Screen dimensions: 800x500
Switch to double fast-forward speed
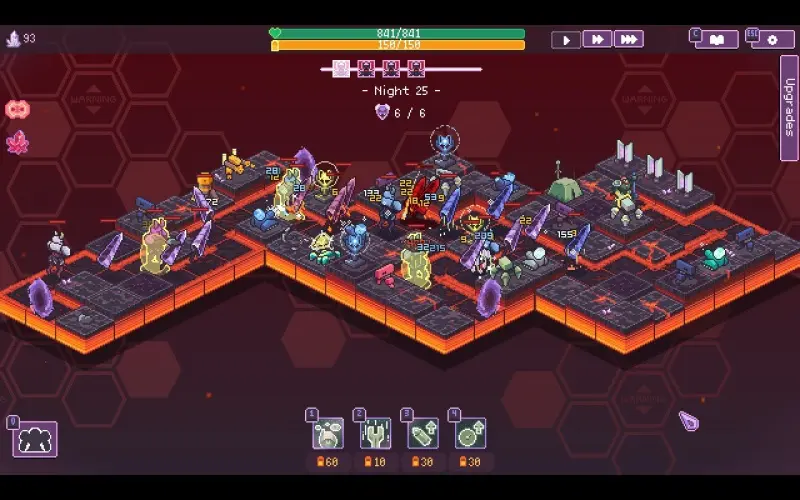pyautogui.click(x=597, y=40)
